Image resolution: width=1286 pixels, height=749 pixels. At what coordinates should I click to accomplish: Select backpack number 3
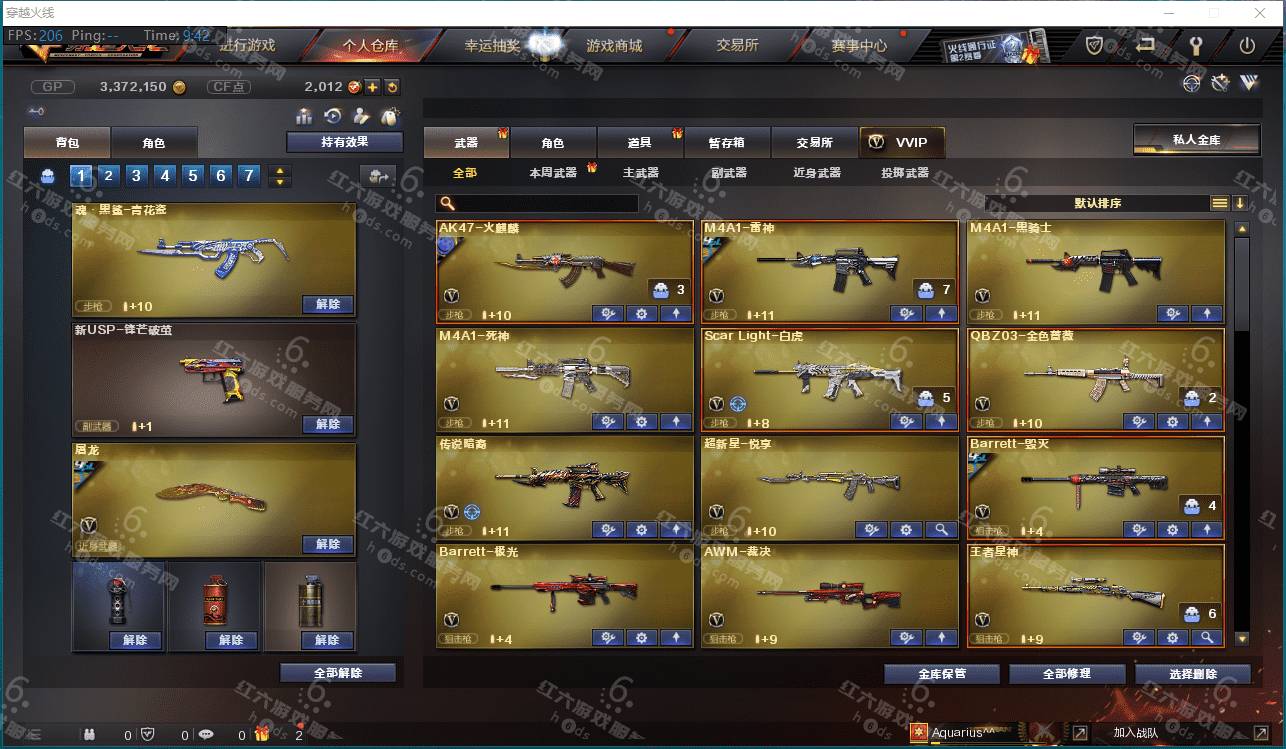137,176
